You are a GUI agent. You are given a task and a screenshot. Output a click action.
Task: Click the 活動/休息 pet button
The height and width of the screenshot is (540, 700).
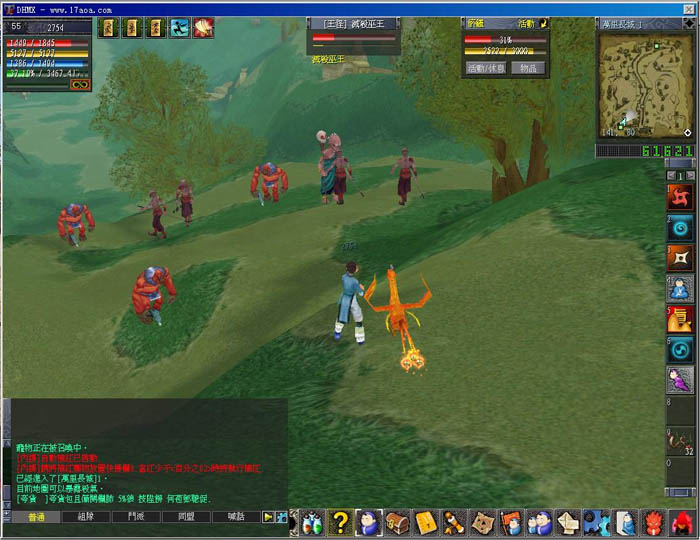click(x=487, y=68)
